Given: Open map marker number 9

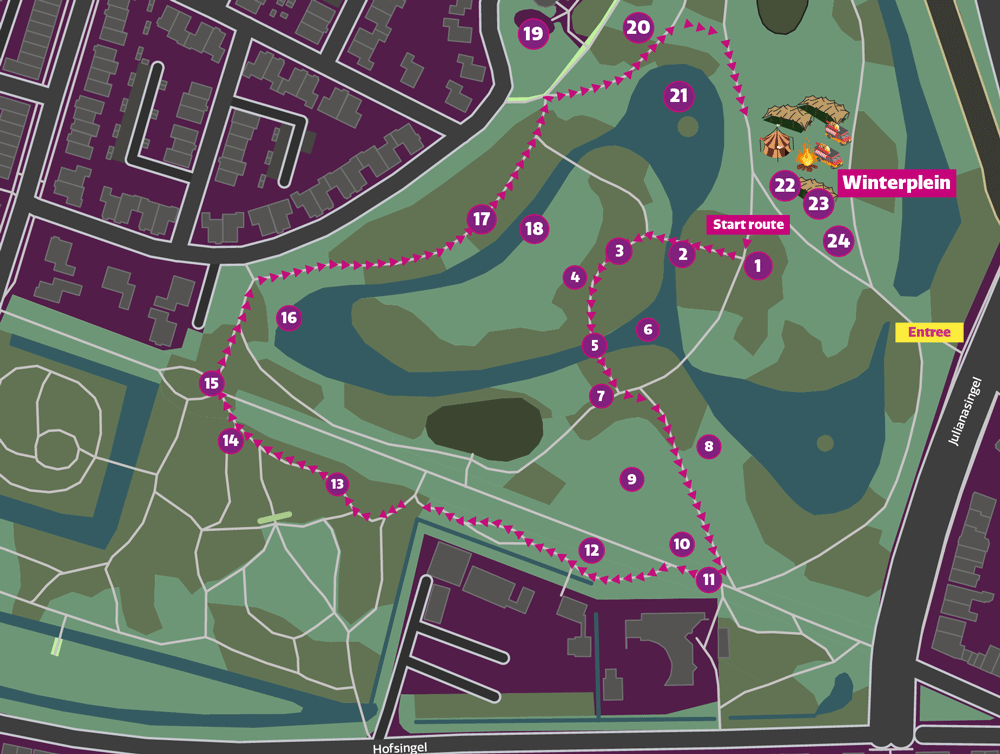Looking at the screenshot, I should coord(630,479).
